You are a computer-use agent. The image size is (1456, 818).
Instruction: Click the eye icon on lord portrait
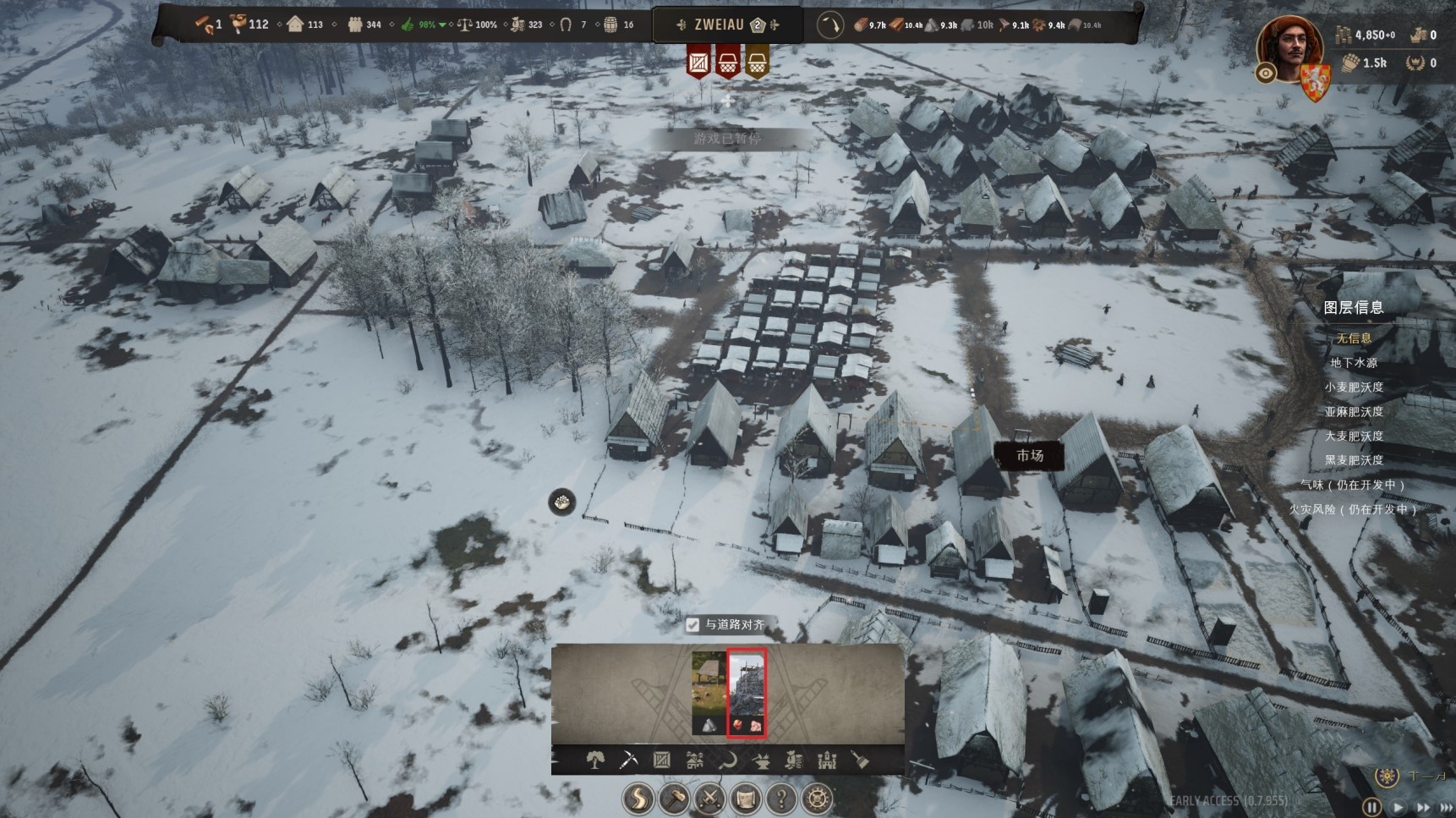tap(1266, 74)
